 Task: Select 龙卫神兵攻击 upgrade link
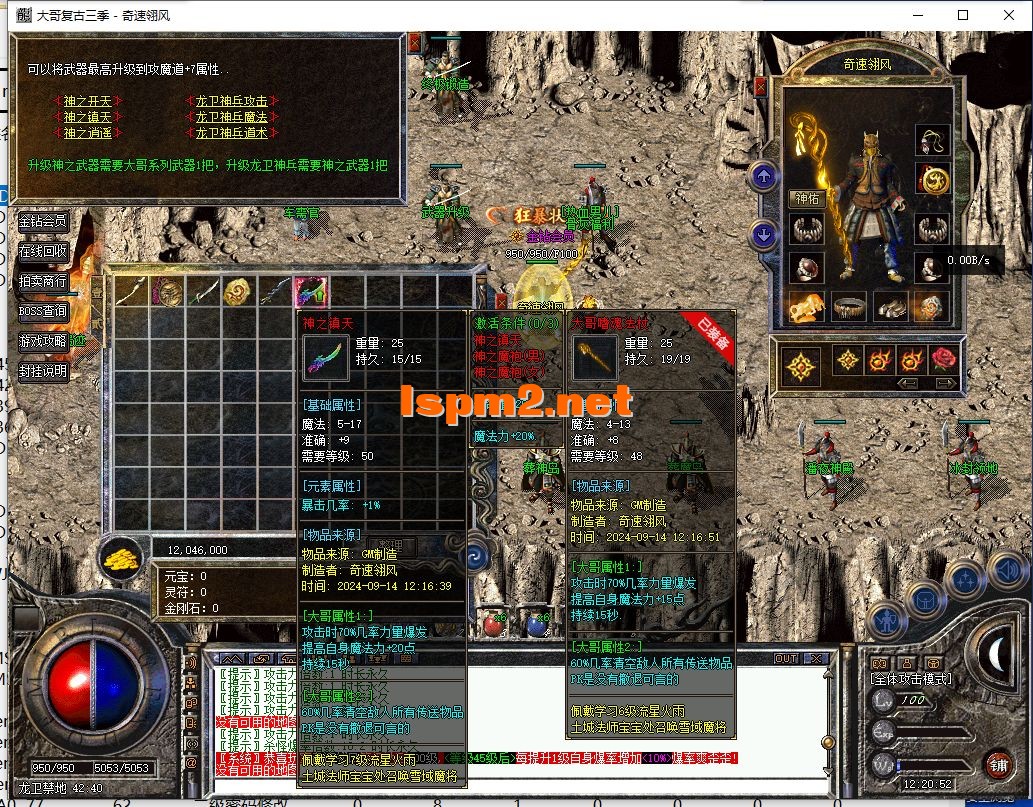coord(232,101)
